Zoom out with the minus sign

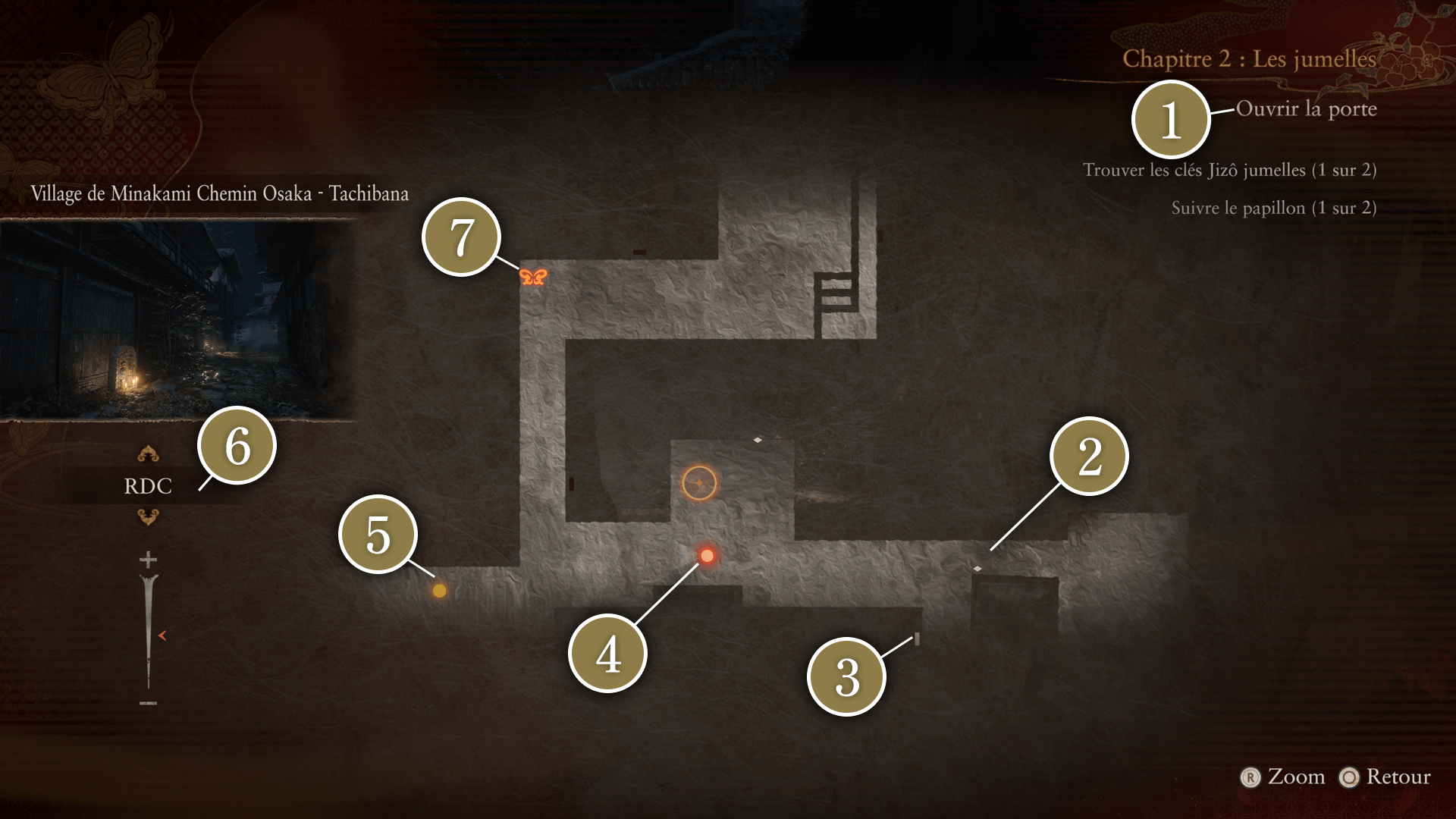click(x=148, y=704)
